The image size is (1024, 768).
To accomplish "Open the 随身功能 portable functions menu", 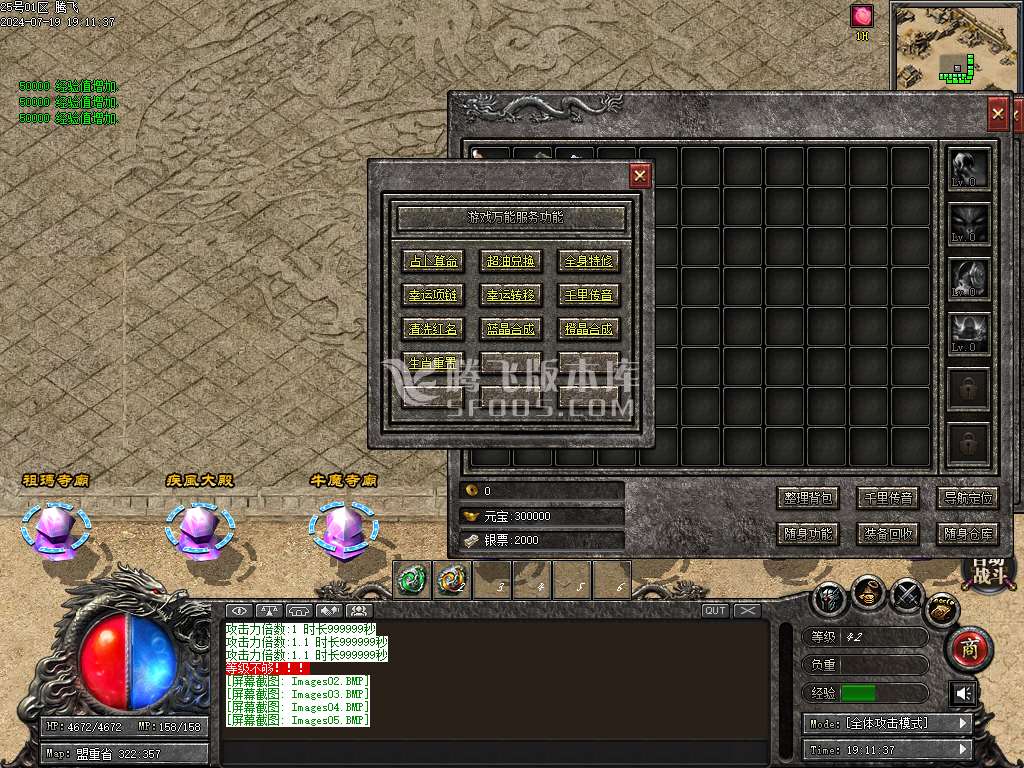I will point(807,533).
